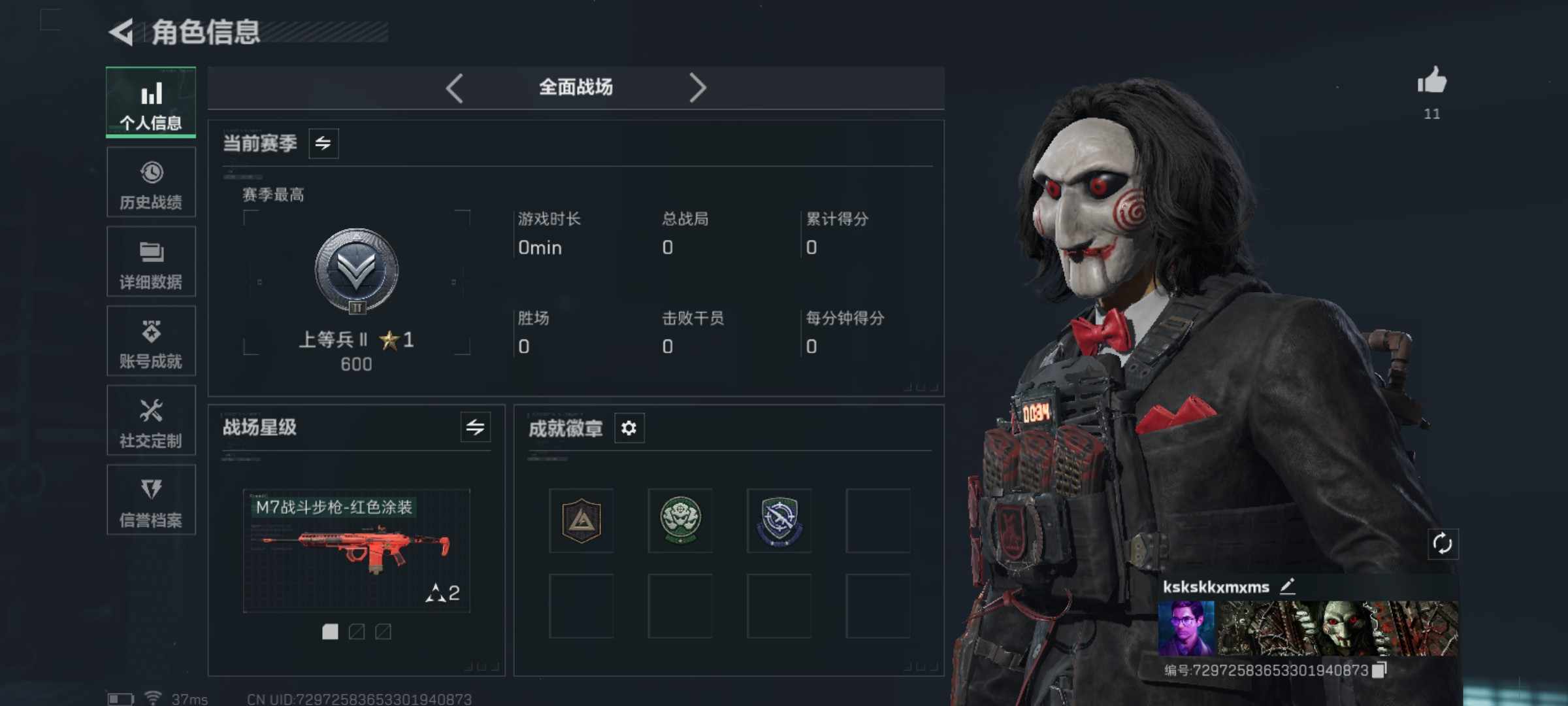Switch weapon skin using the second page dot
1568x706 pixels.
[356, 633]
